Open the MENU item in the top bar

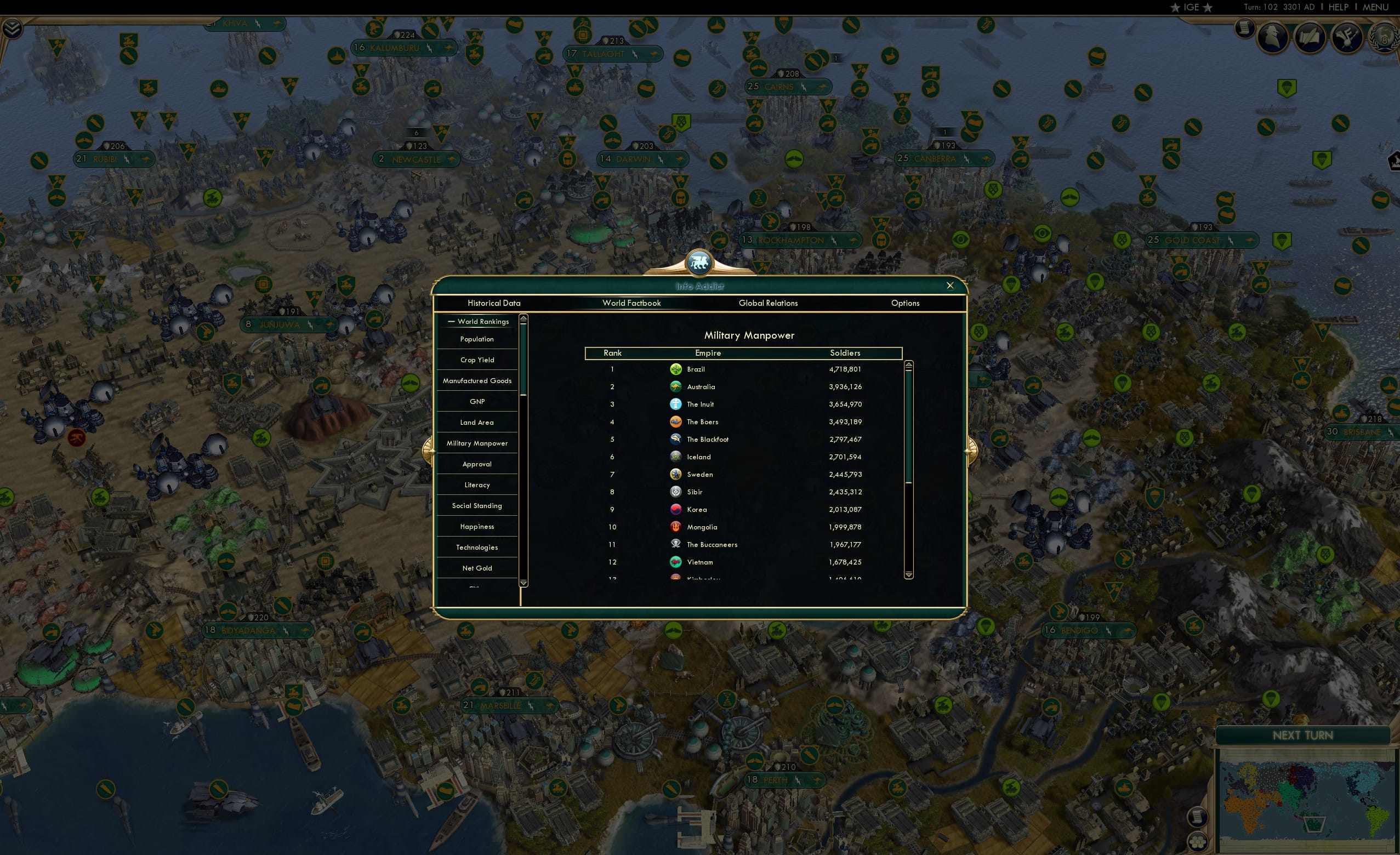click(1375, 7)
